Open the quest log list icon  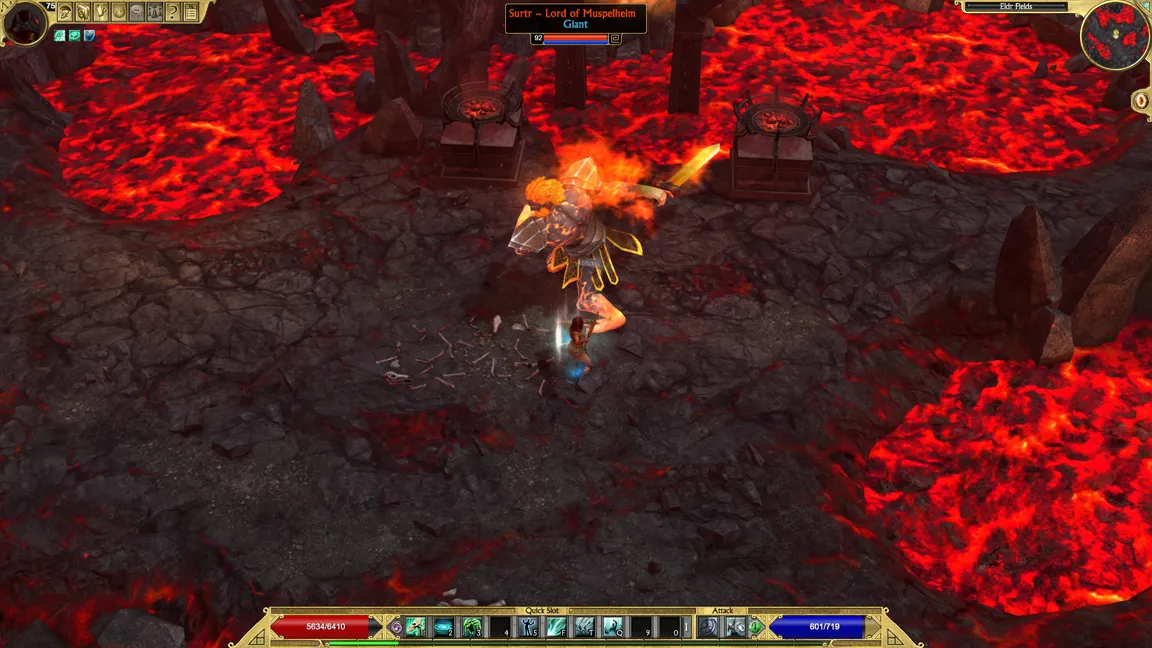point(191,13)
